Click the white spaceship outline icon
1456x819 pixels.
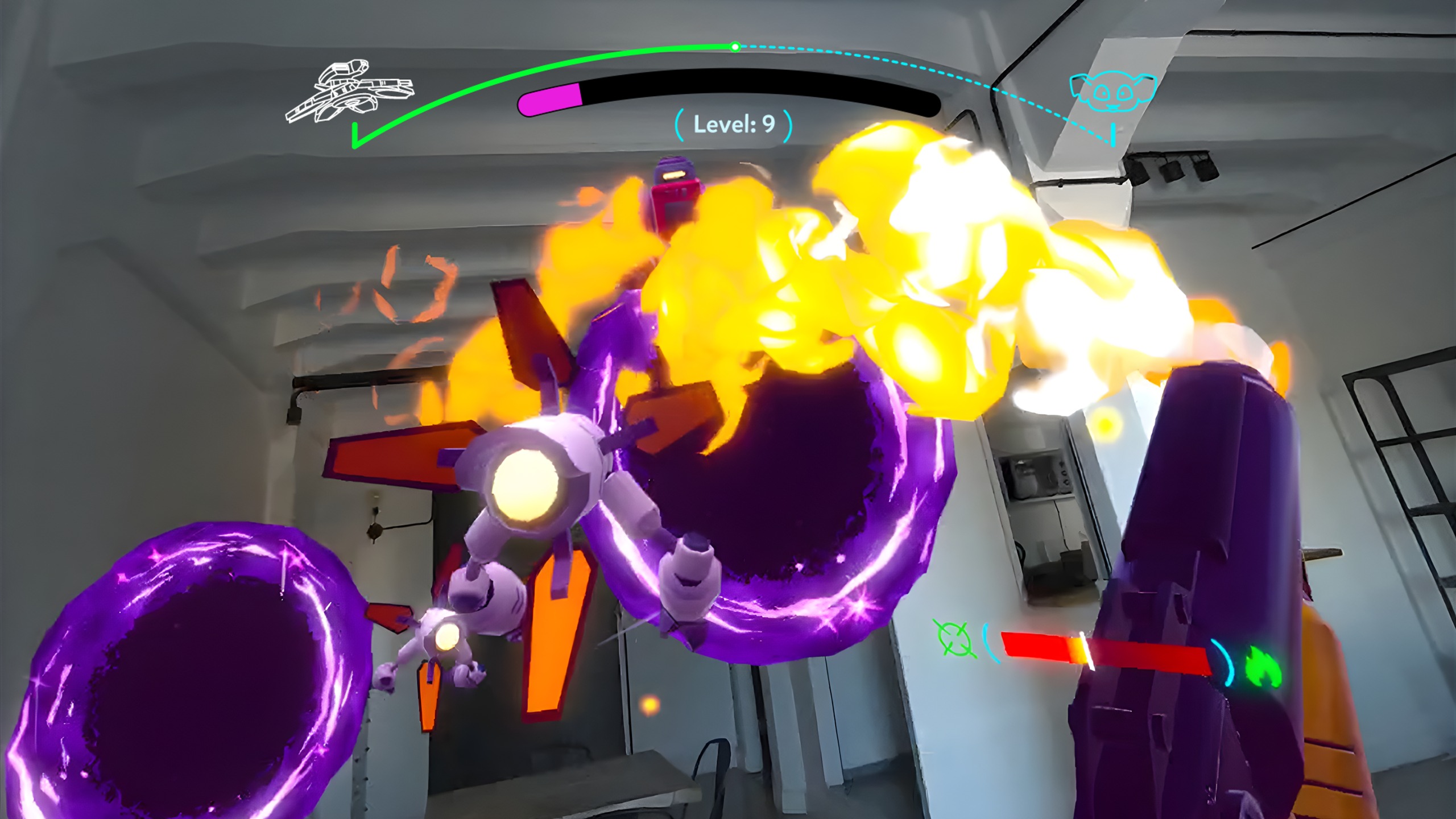click(x=349, y=93)
